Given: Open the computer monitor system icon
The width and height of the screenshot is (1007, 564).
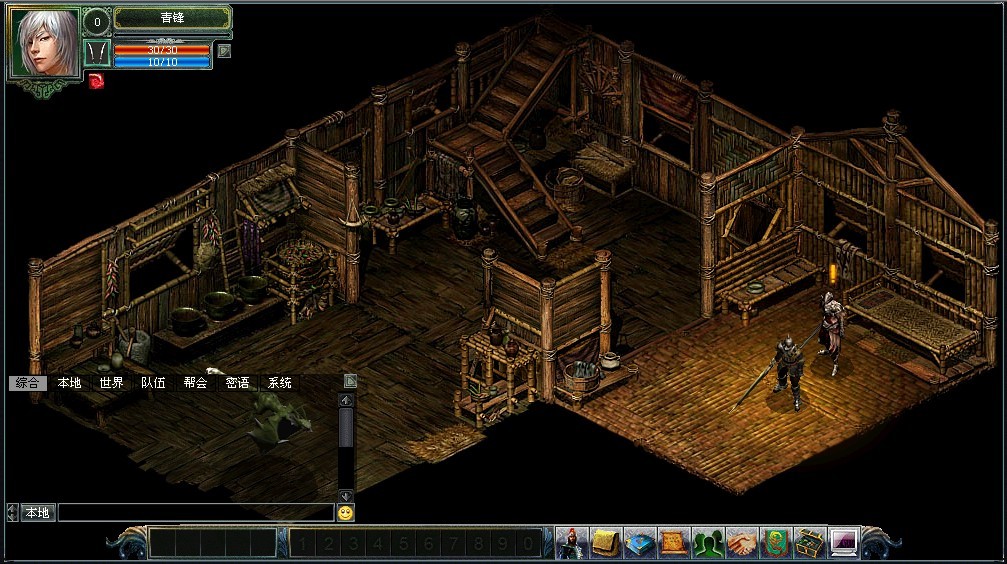Looking at the screenshot, I should pos(843,542).
